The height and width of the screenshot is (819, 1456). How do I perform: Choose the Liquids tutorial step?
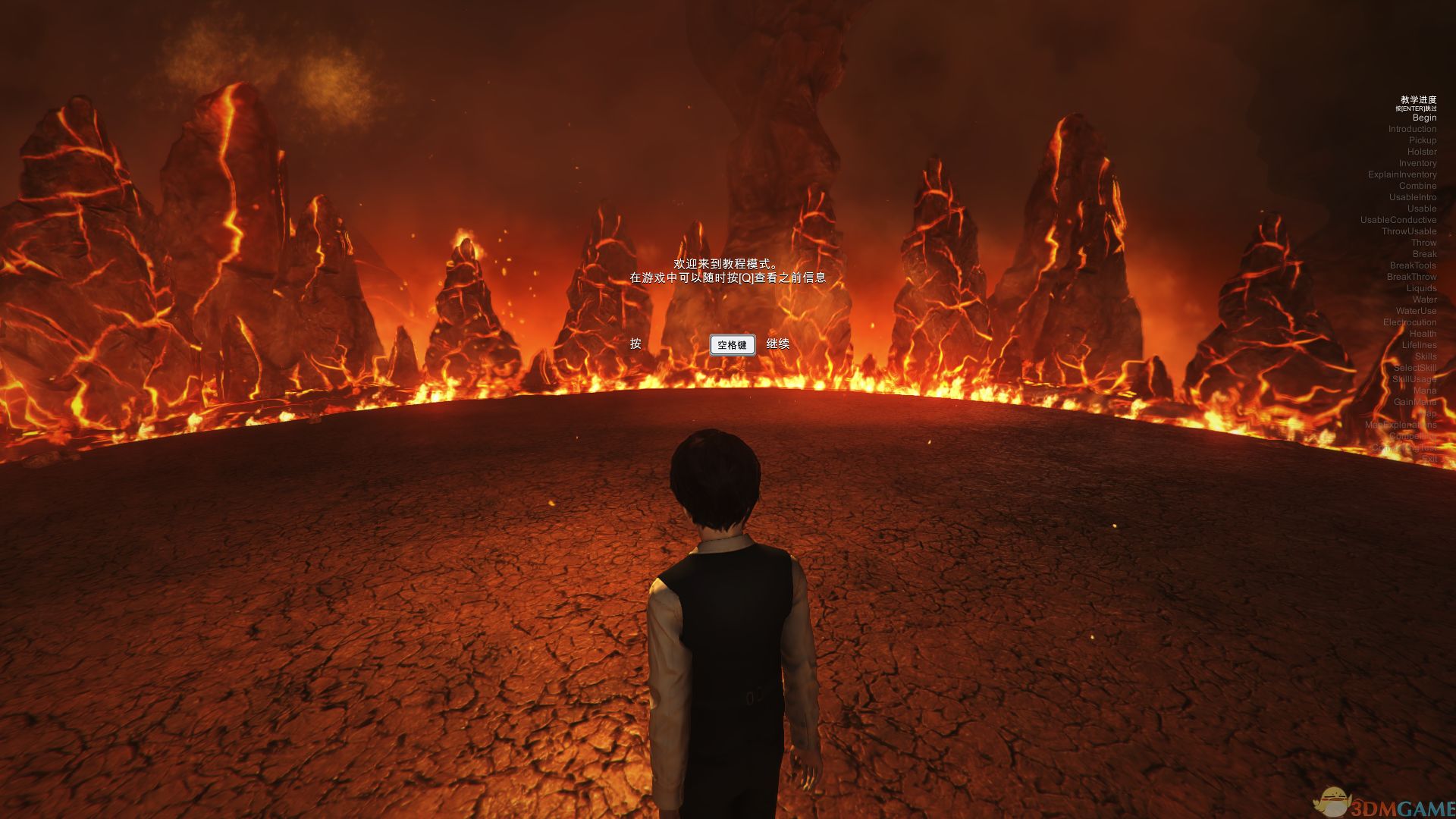tap(1421, 288)
